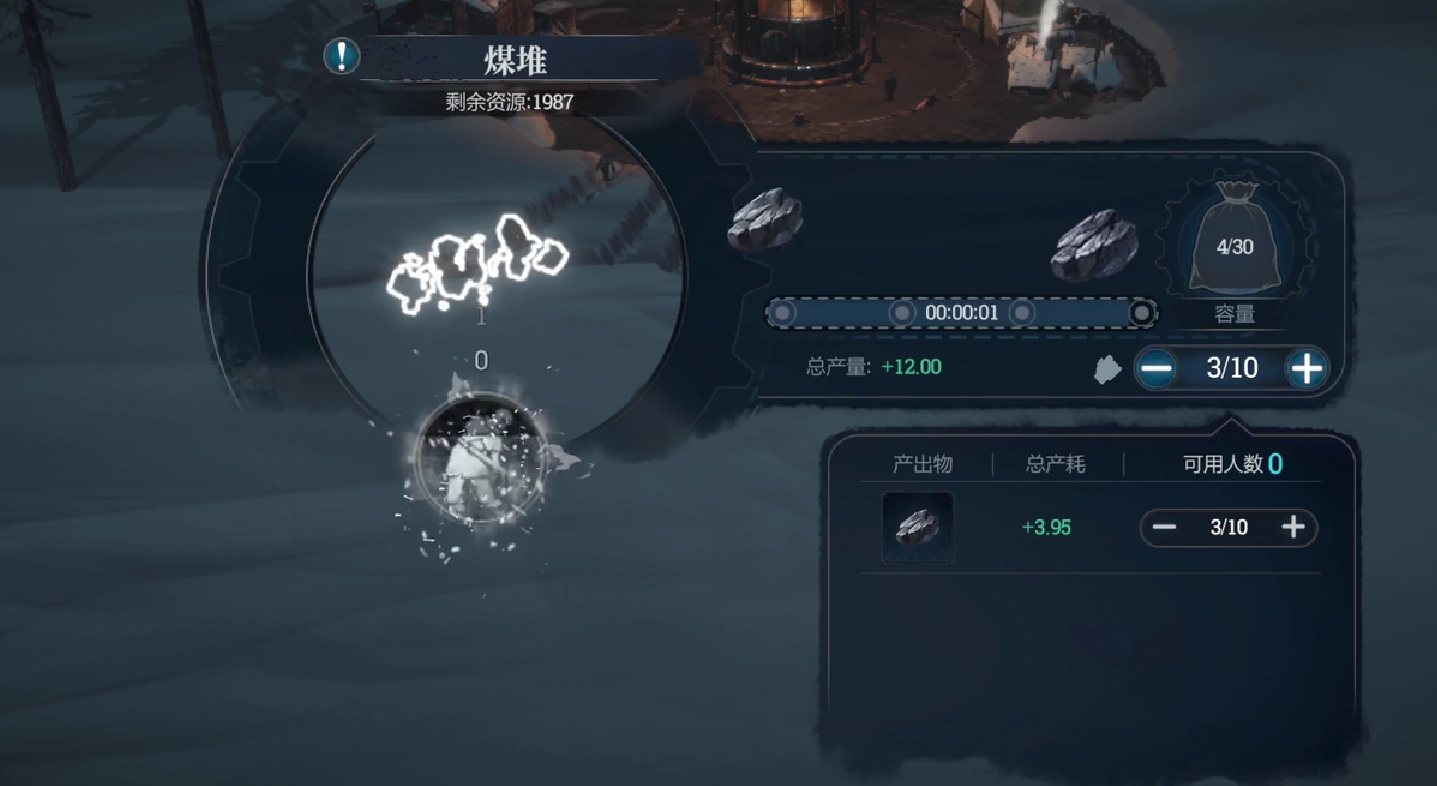Click the small minus in the coal output row

click(1165, 527)
